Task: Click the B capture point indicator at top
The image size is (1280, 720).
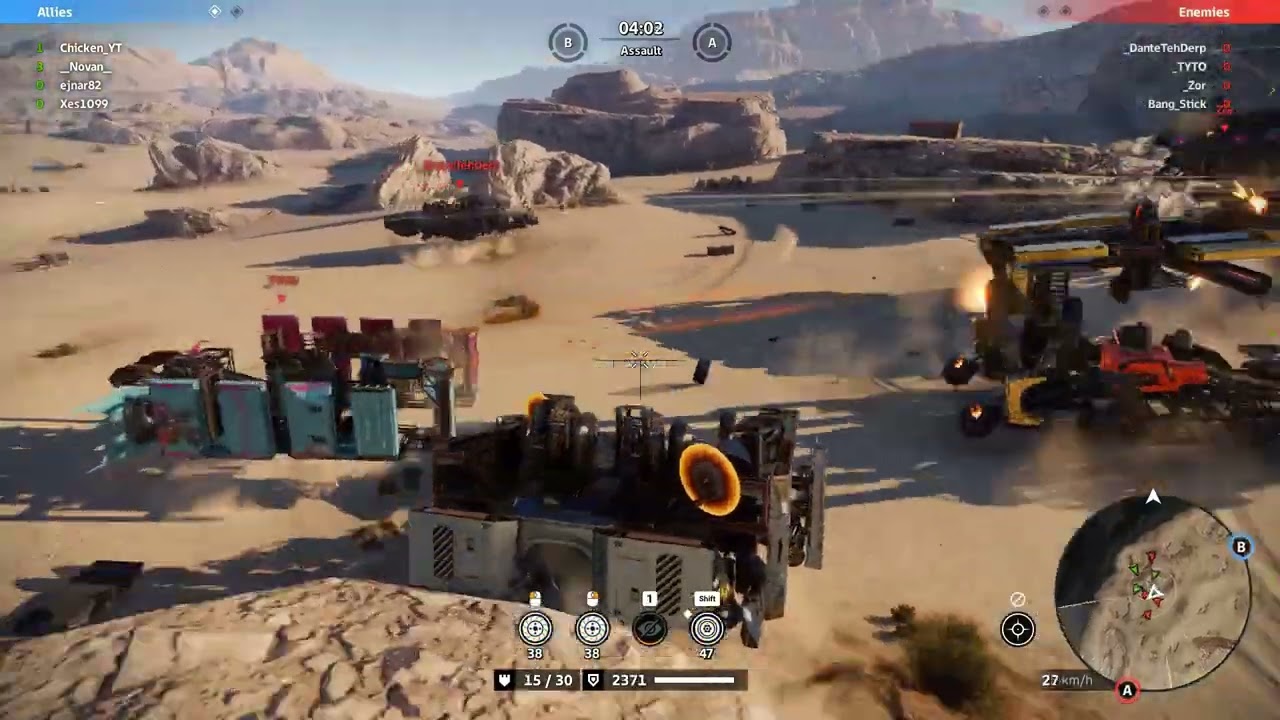Action: point(568,42)
